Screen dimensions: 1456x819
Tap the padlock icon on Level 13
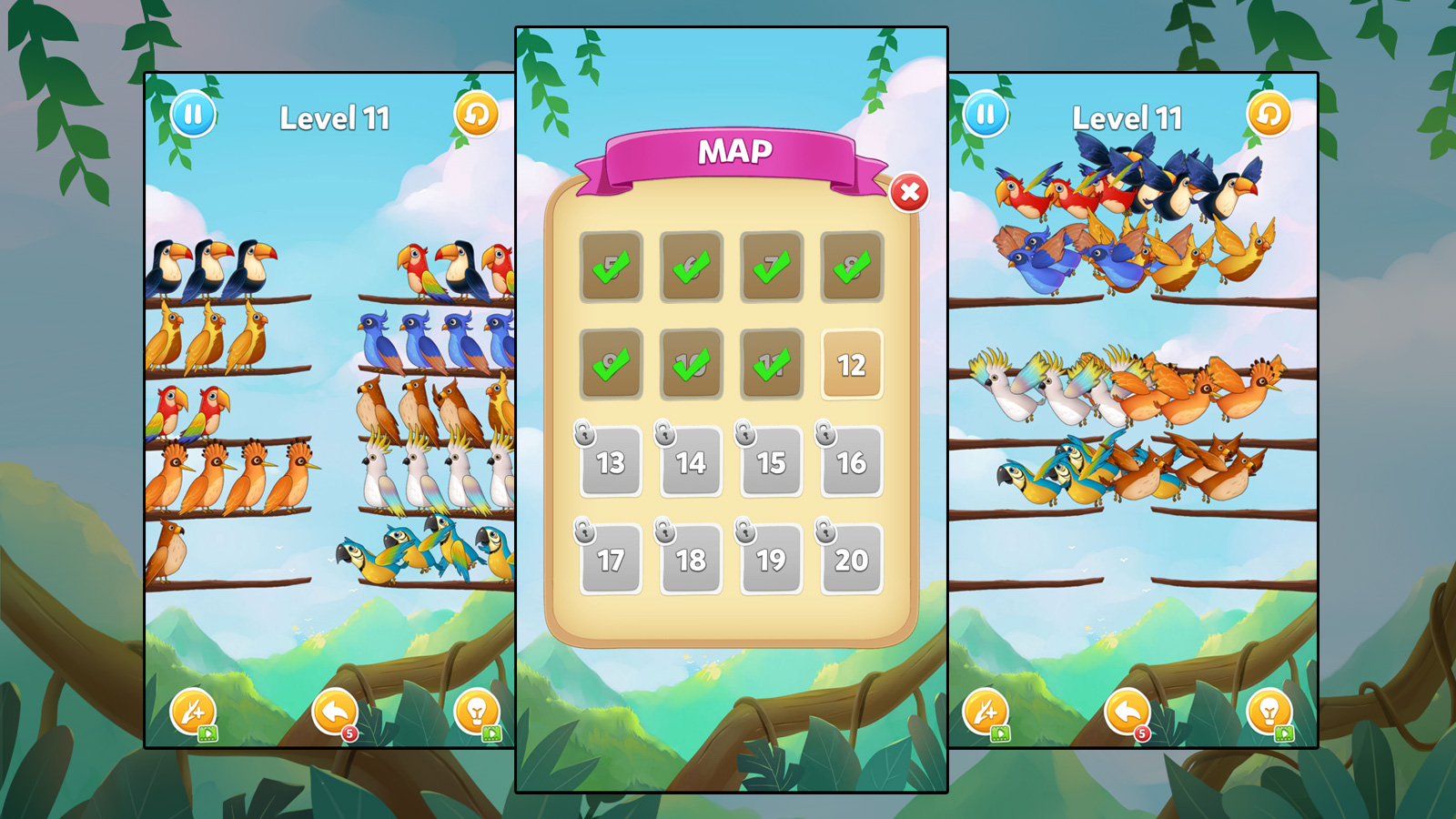pyautogui.click(x=584, y=435)
